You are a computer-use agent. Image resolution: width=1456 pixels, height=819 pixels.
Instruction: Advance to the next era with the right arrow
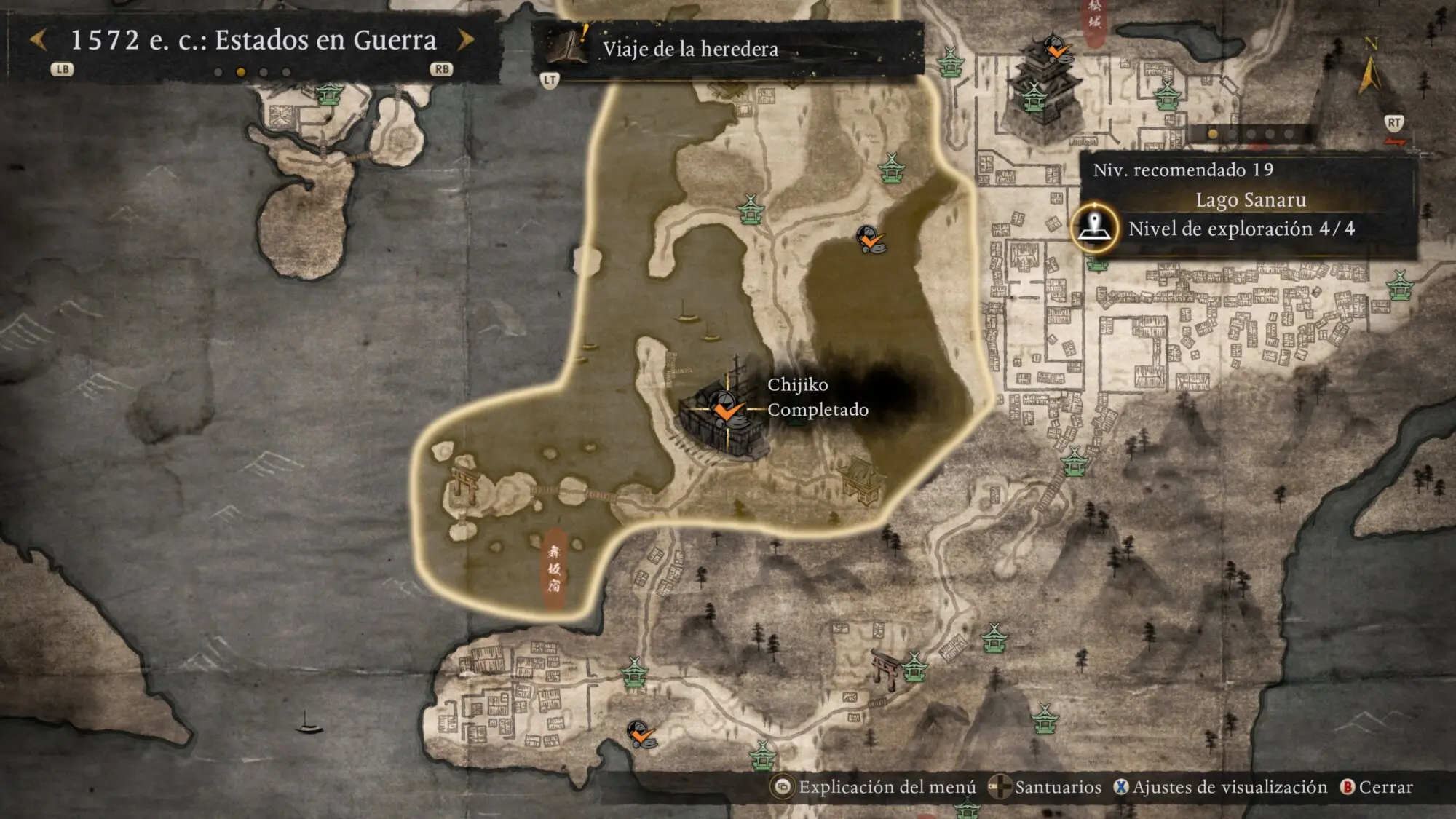pyautogui.click(x=465, y=40)
